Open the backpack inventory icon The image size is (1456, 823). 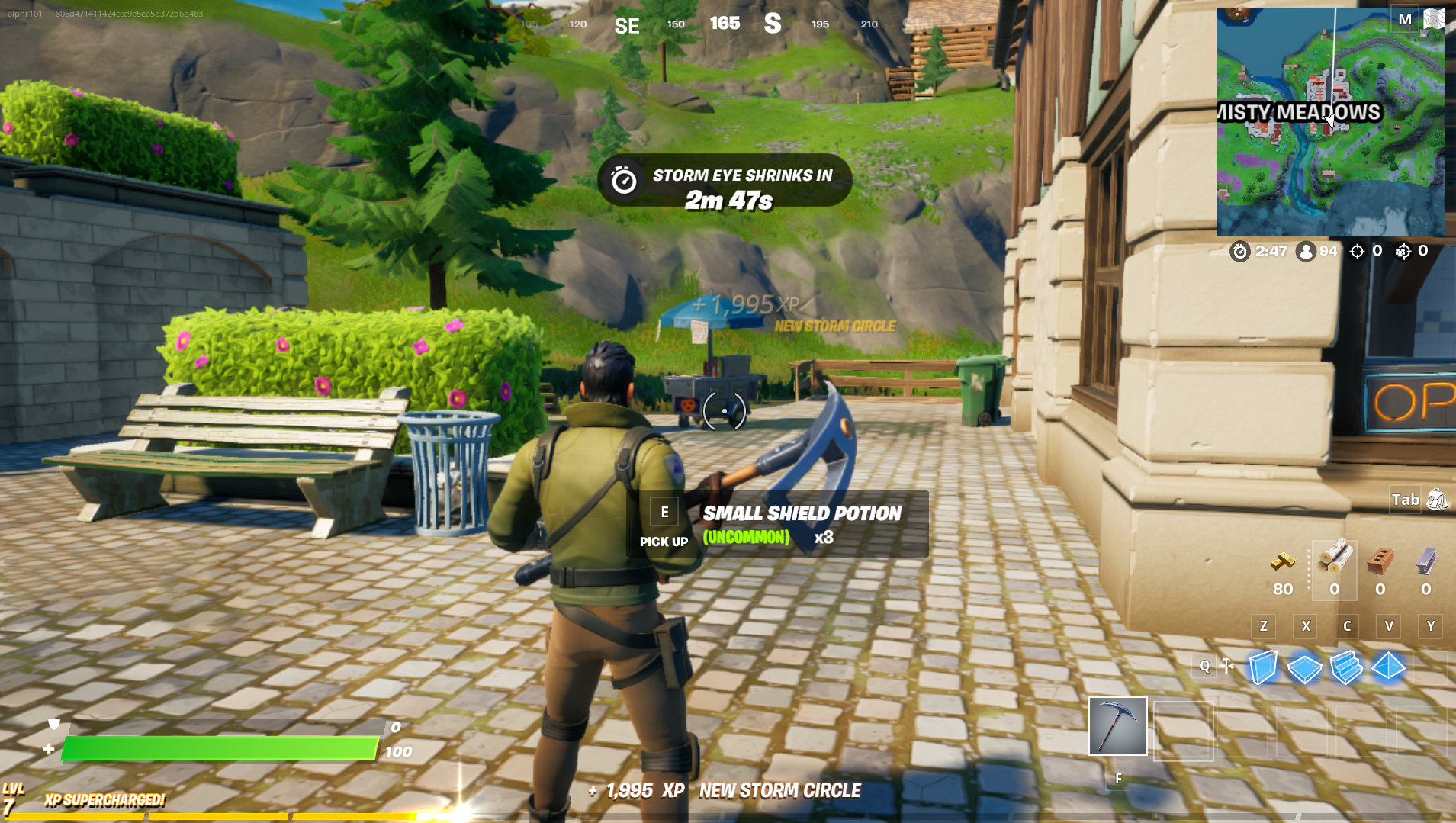tap(1437, 500)
